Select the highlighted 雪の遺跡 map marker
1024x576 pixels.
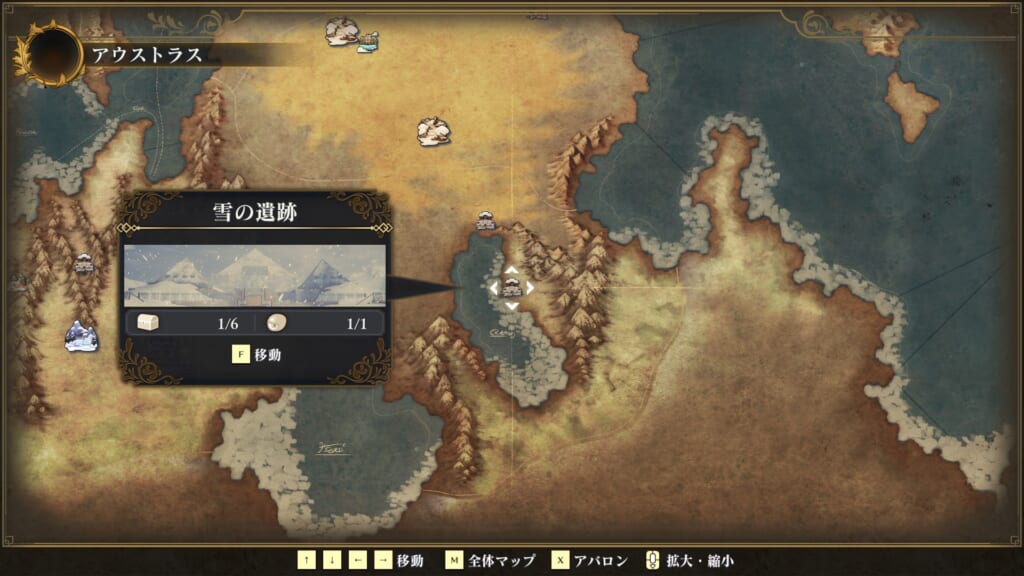[511, 288]
